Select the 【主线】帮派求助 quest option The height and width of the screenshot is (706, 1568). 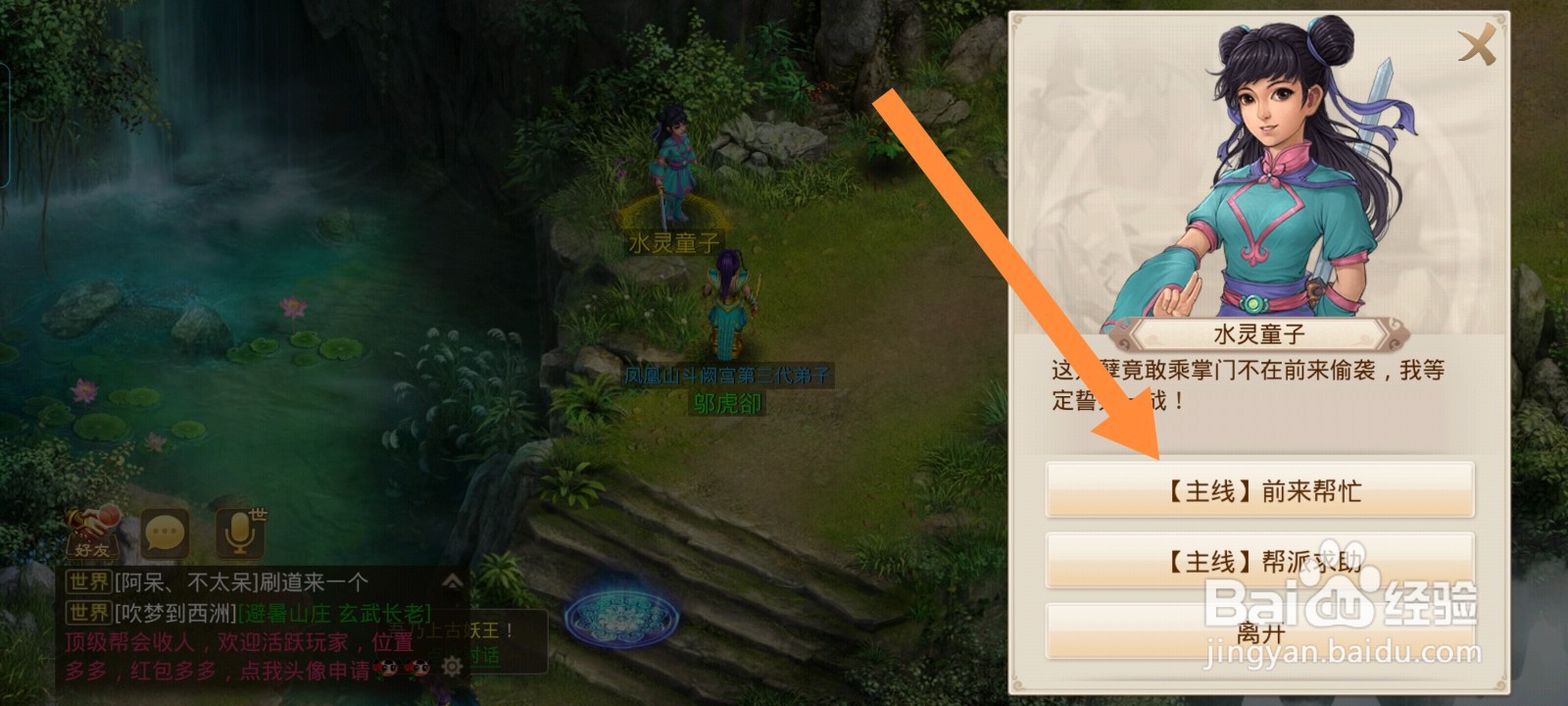(x=1262, y=561)
